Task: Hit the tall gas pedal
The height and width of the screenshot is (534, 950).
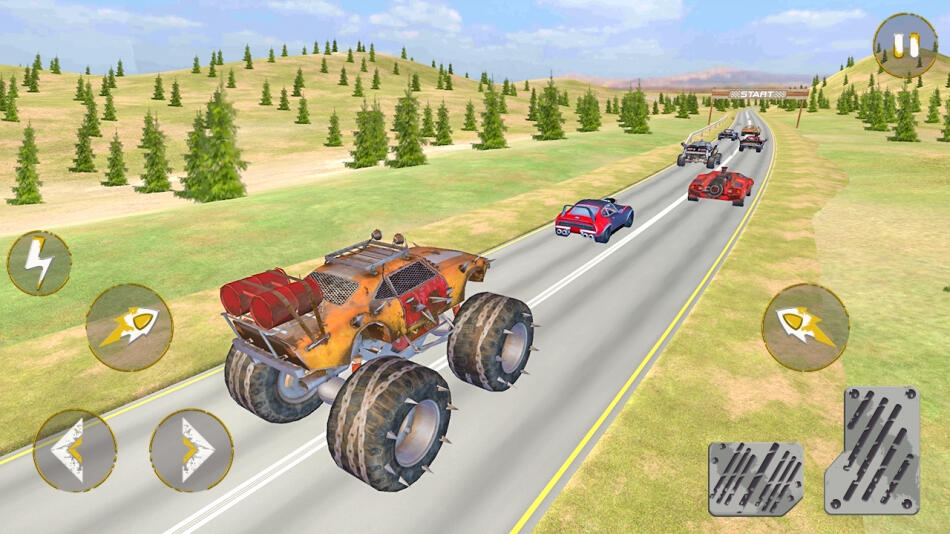Action: click(x=872, y=450)
